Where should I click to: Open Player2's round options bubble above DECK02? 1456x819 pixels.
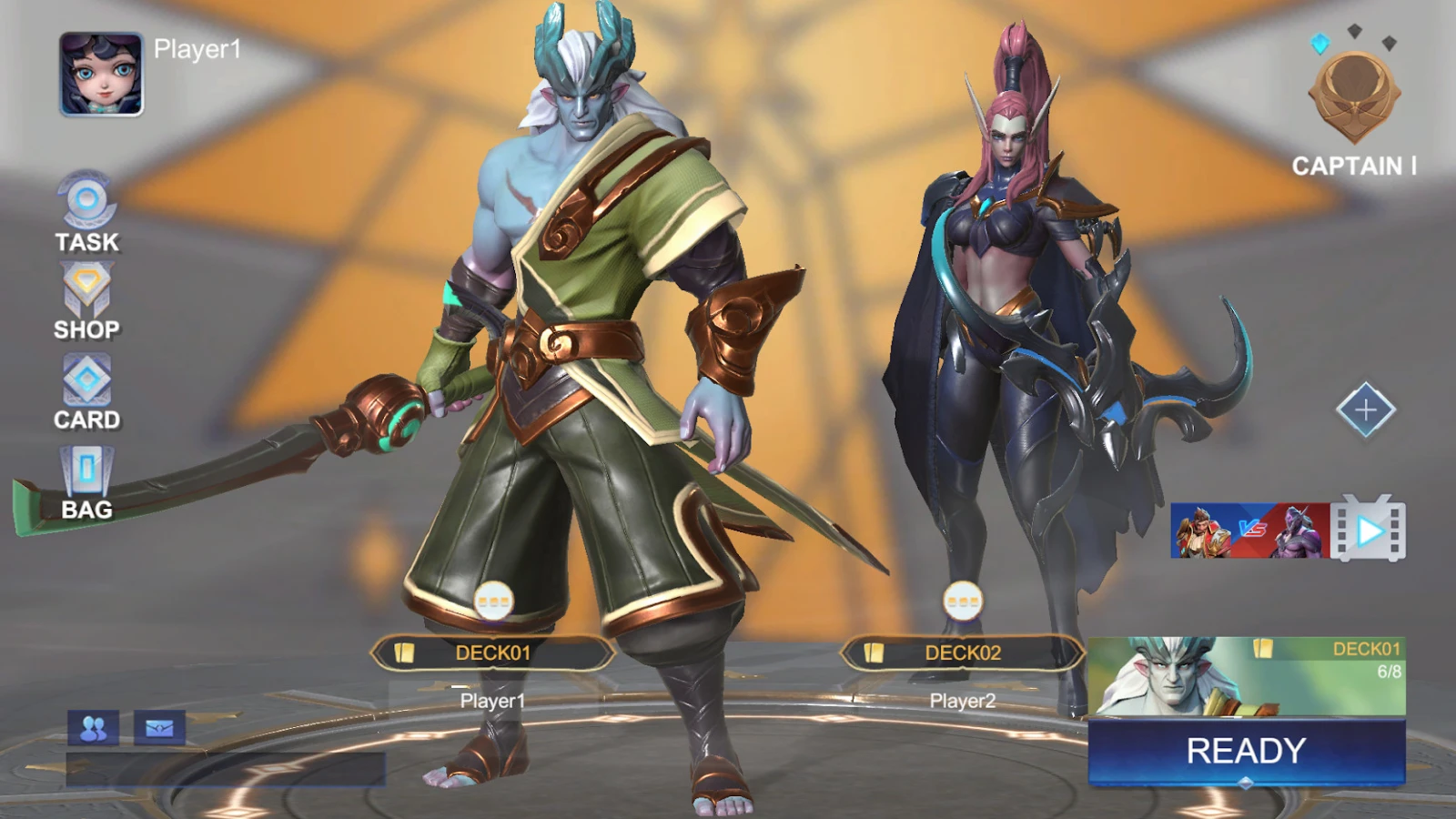tap(962, 601)
